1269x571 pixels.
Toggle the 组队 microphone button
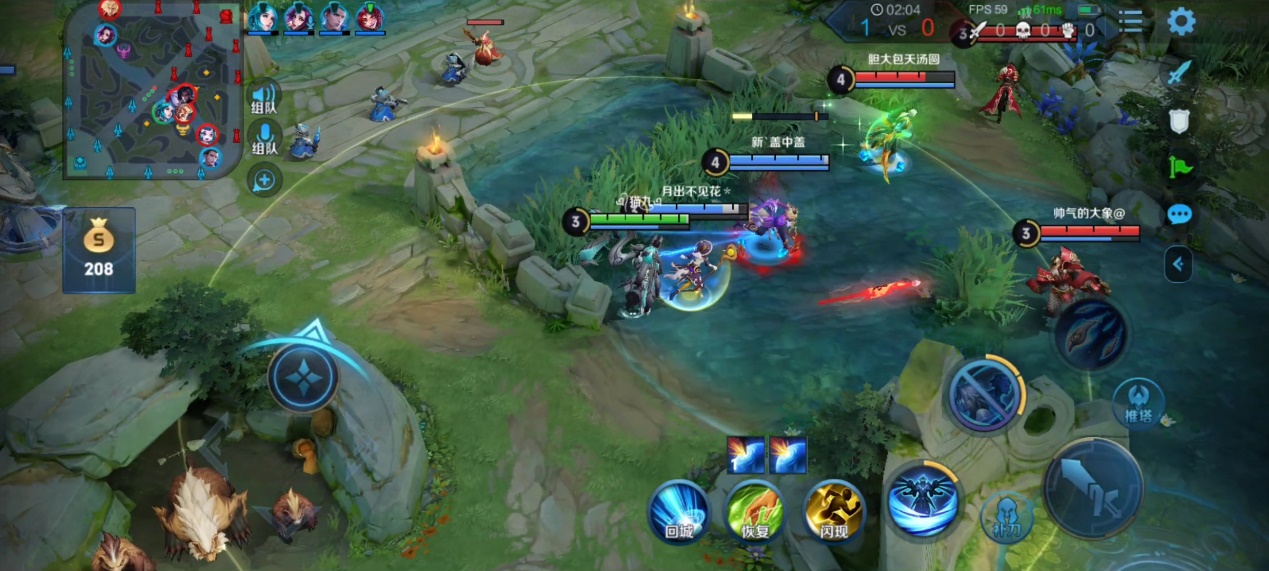tap(264, 139)
